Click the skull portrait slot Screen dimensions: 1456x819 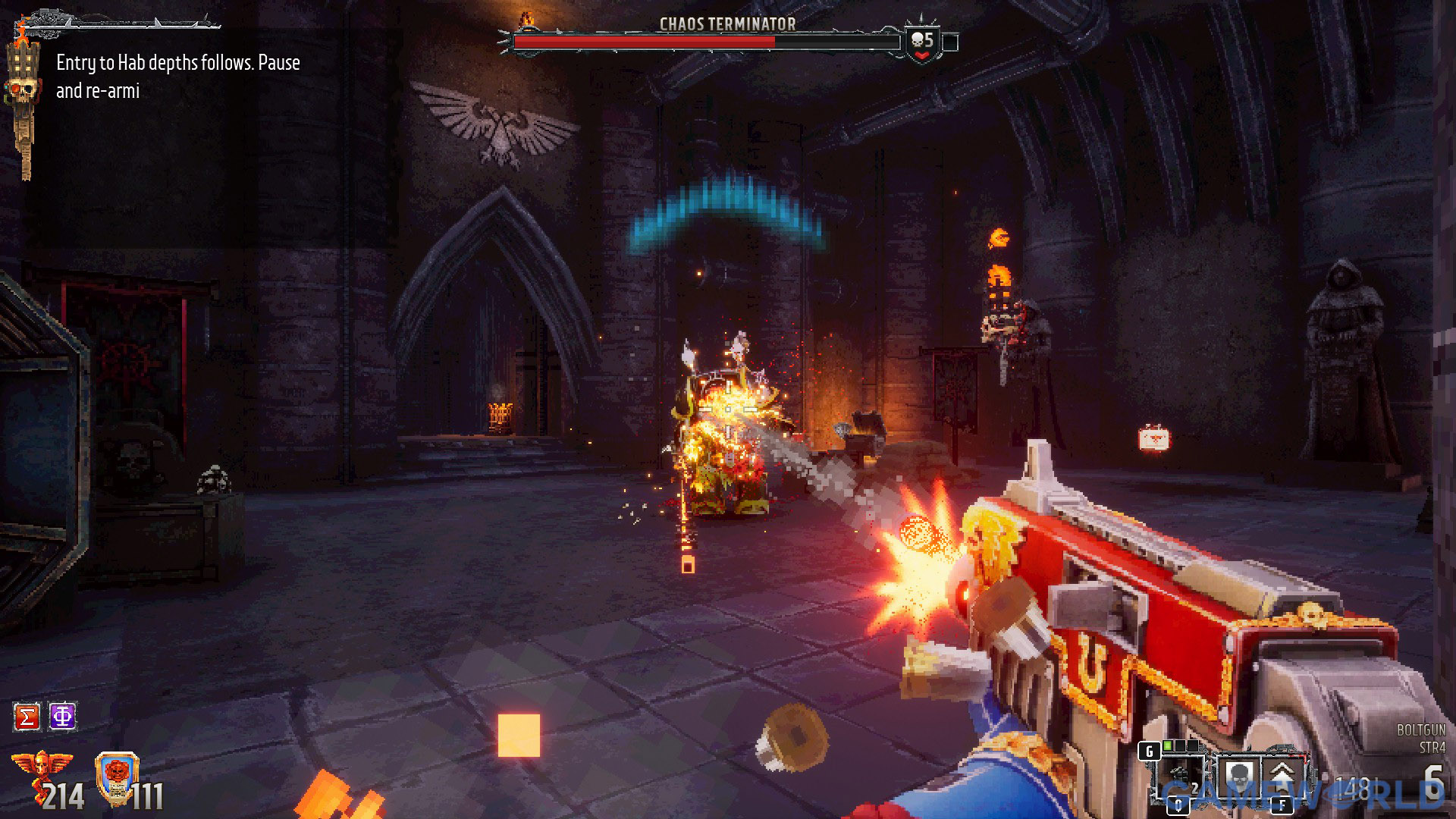click(x=1238, y=776)
